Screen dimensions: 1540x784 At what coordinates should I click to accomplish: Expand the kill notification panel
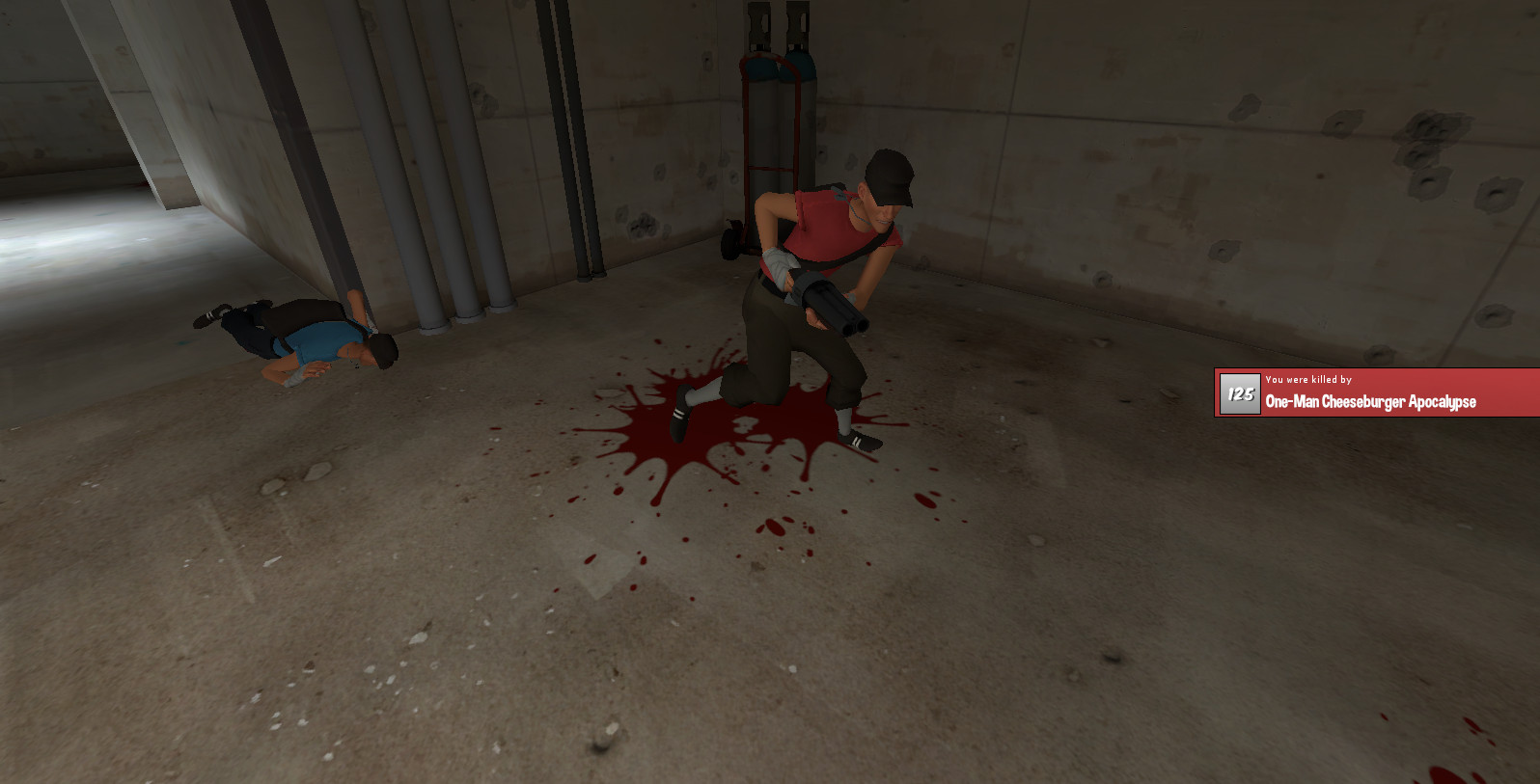pos(1370,392)
